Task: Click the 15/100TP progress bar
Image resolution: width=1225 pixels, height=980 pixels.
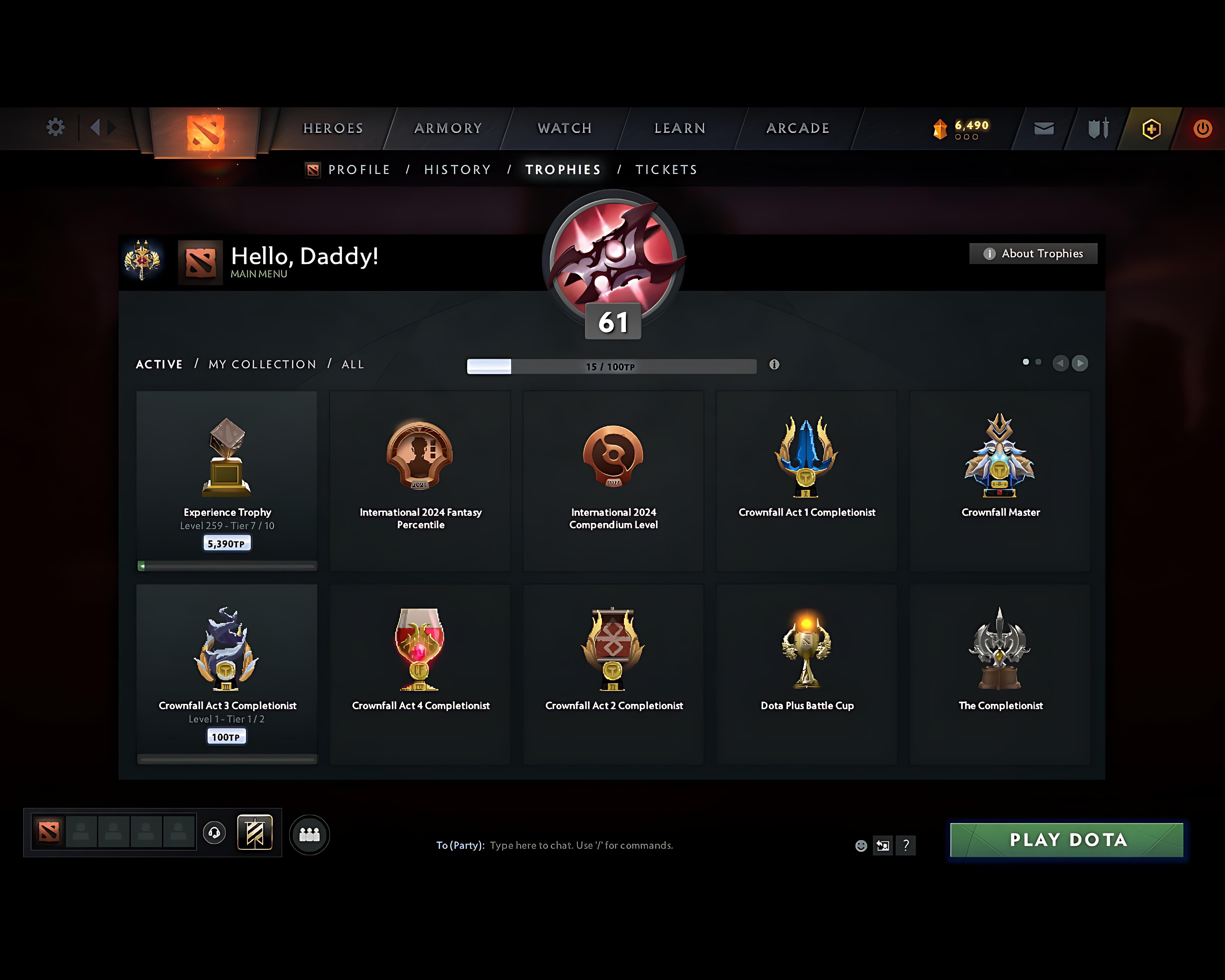Action: pyautogui.click(x=611, y=367)
